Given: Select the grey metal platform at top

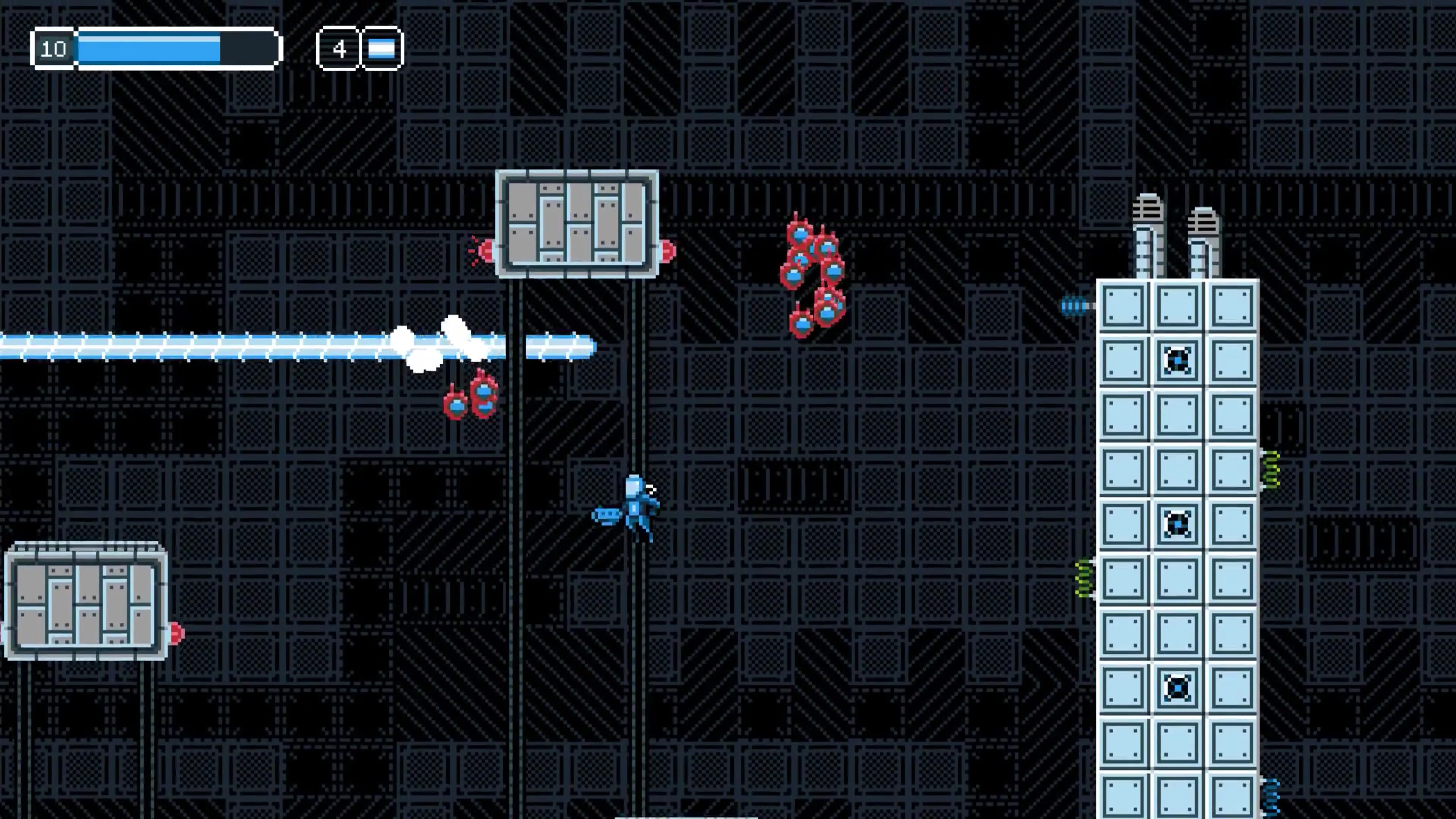Looking at the screenshot, I should [576, 223].
